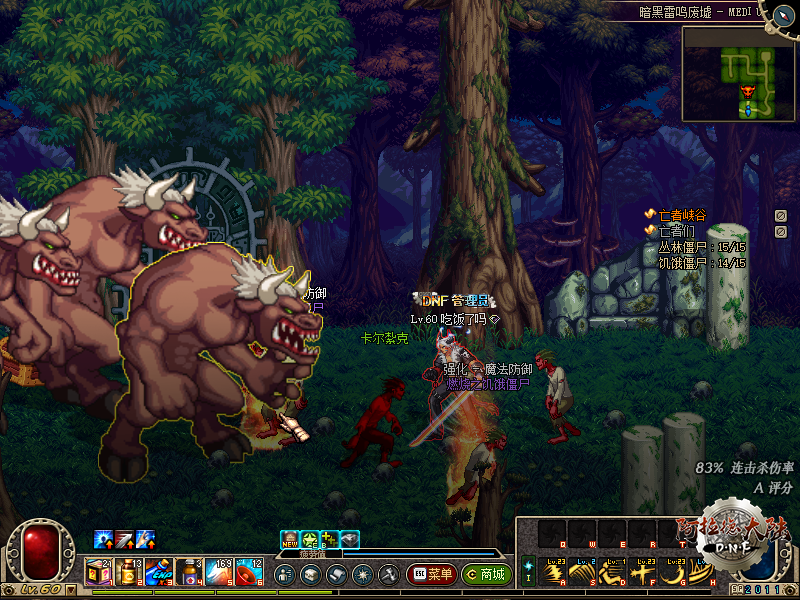This screenshot has height=600, width=800.
Task: Toggle the hide icon beside 亡者峡谷
Action: (780, 215)
